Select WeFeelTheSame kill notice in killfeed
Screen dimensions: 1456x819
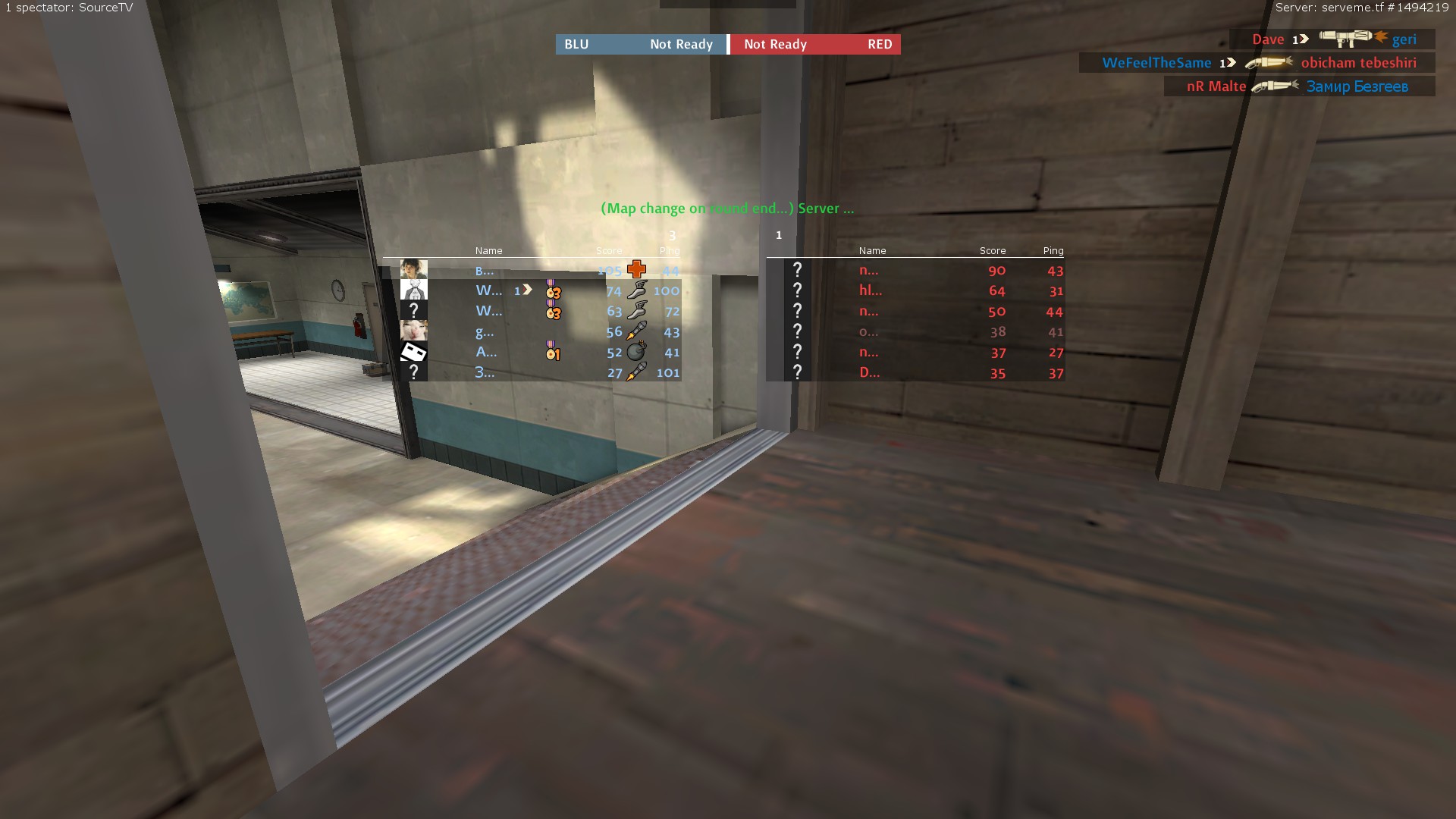coord(1257,63)
